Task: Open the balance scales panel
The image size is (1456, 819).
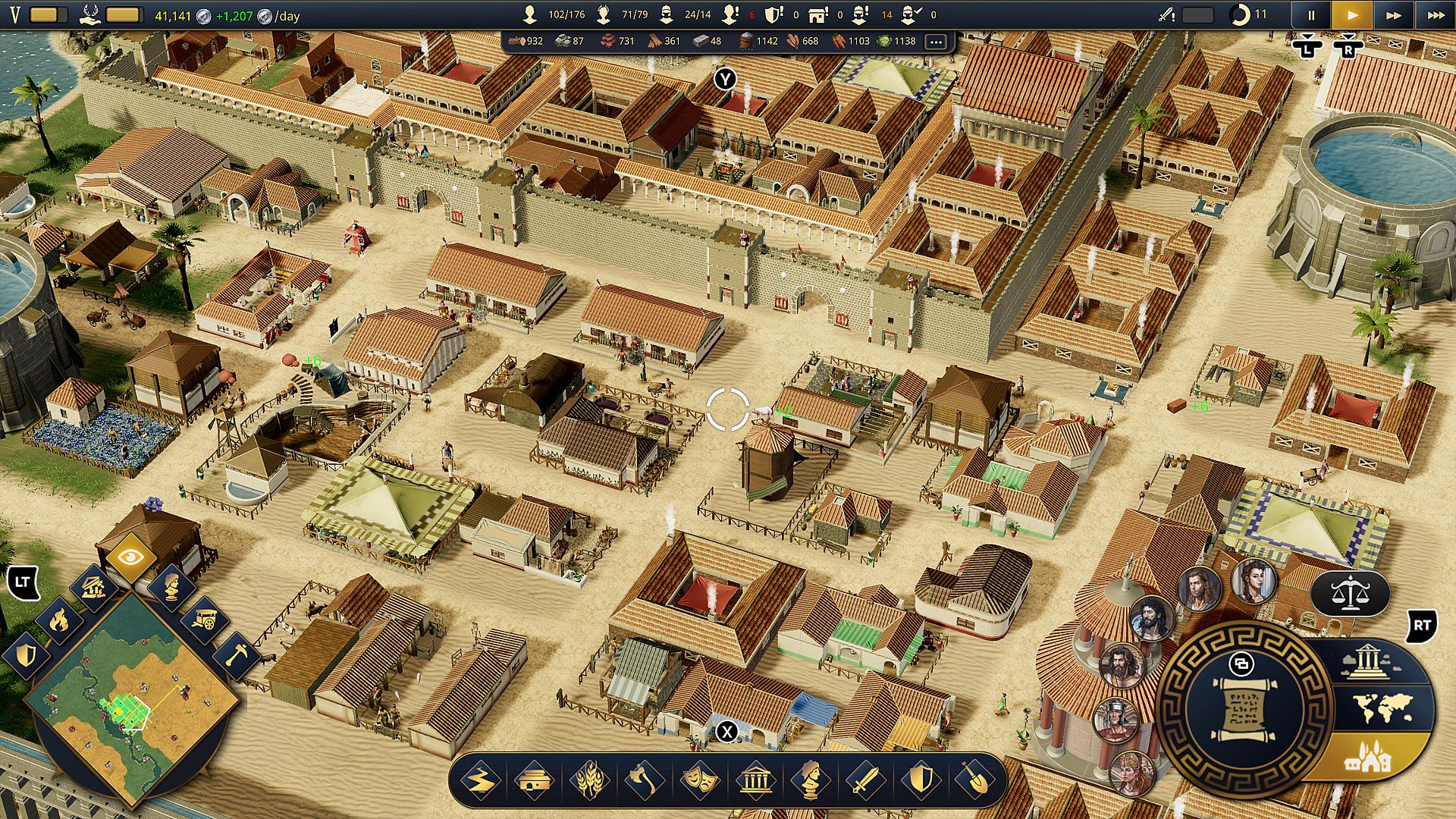Action: click(x=1350, y=594)
